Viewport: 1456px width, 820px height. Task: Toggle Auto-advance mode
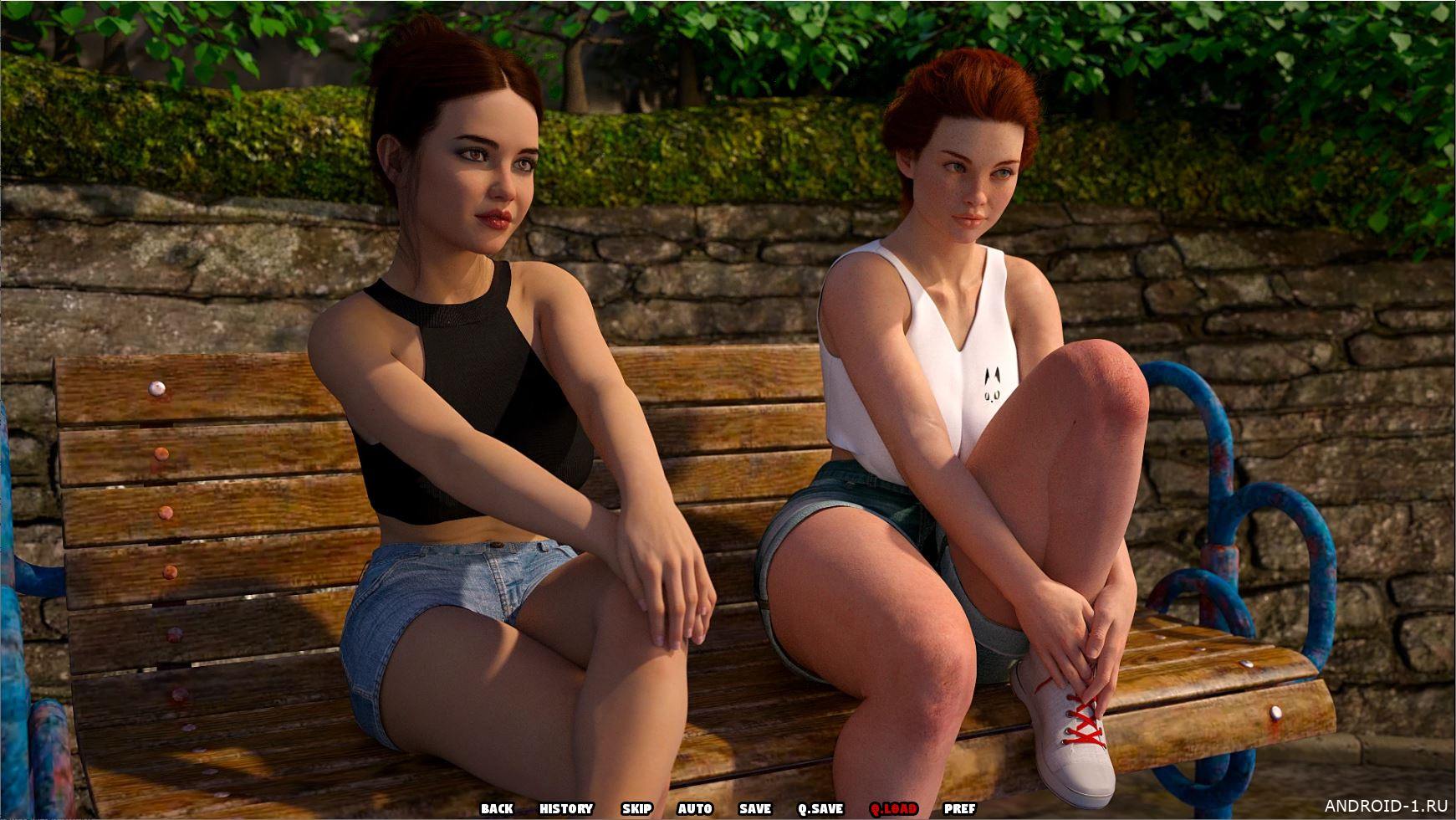[x=695, y=808]
